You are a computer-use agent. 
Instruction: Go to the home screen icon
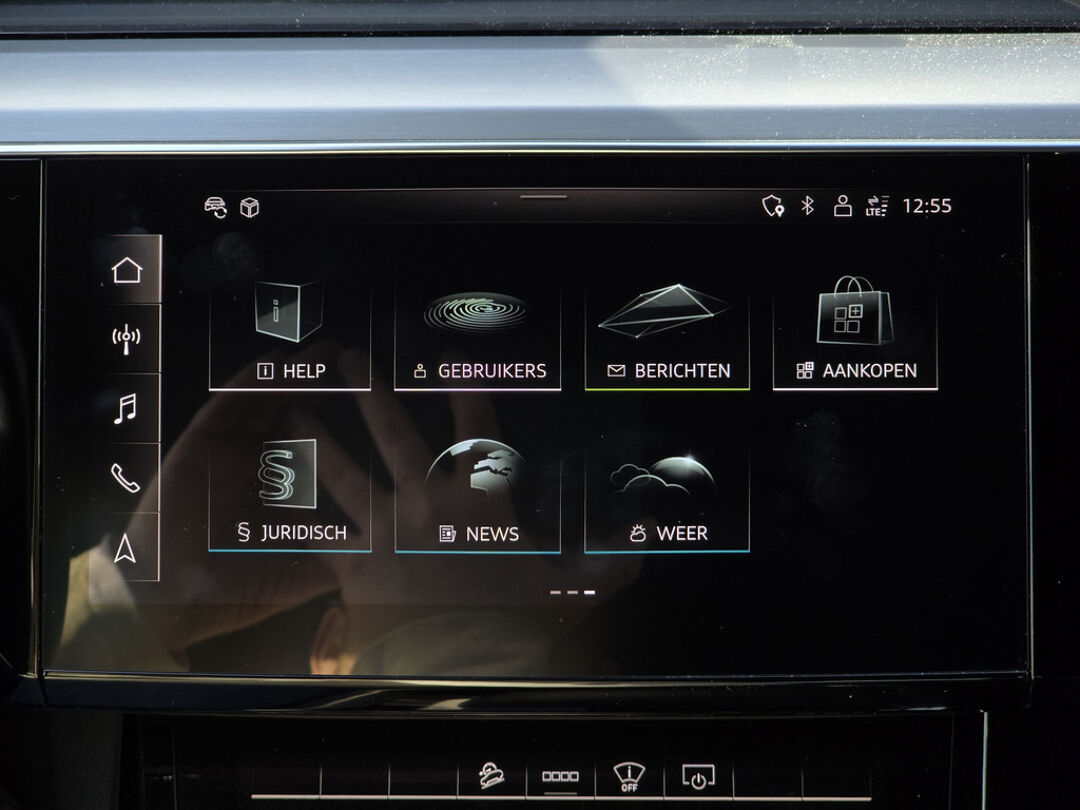tap(127, 270)
